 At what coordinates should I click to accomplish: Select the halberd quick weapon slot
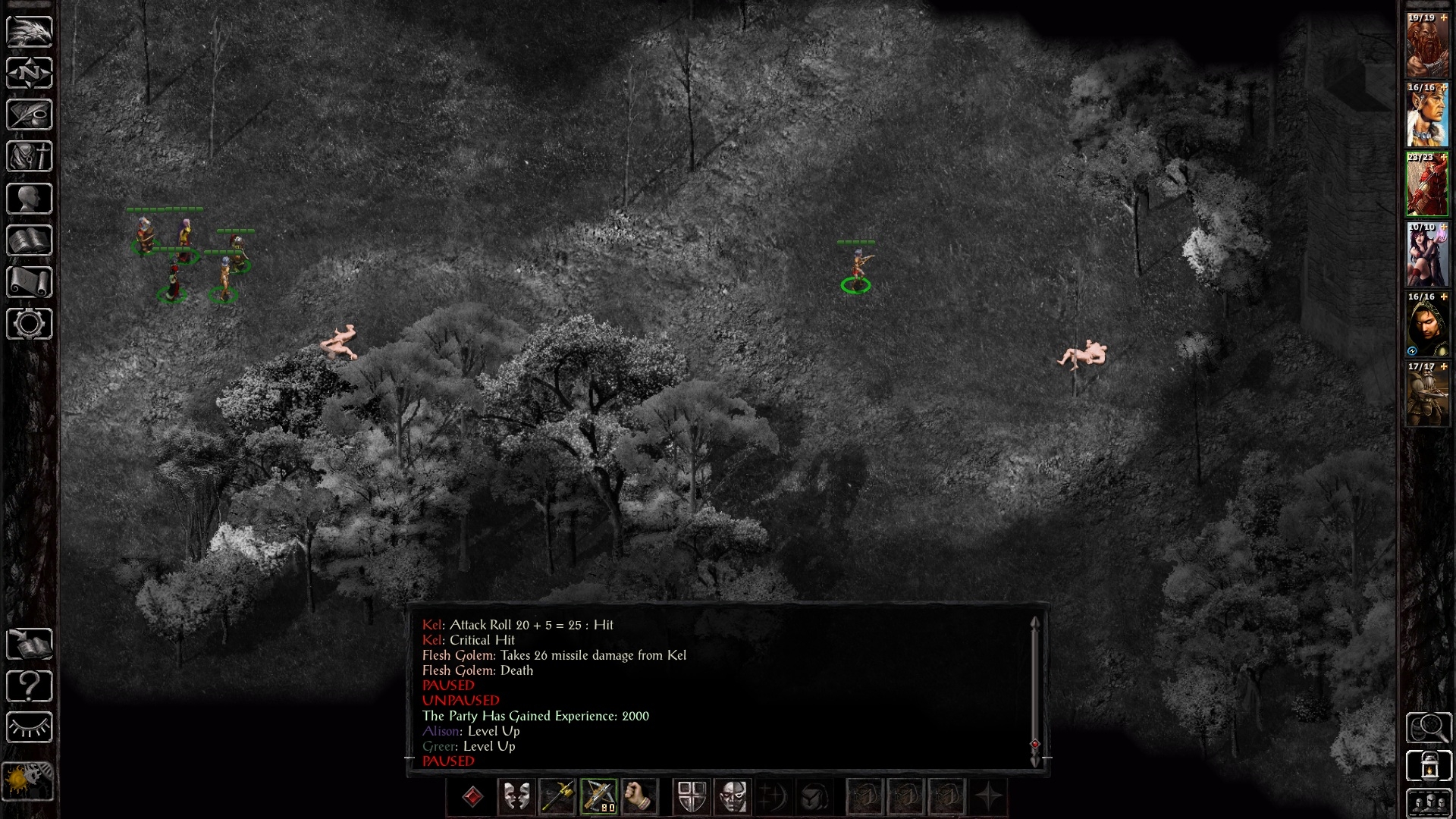click(557, 797)
